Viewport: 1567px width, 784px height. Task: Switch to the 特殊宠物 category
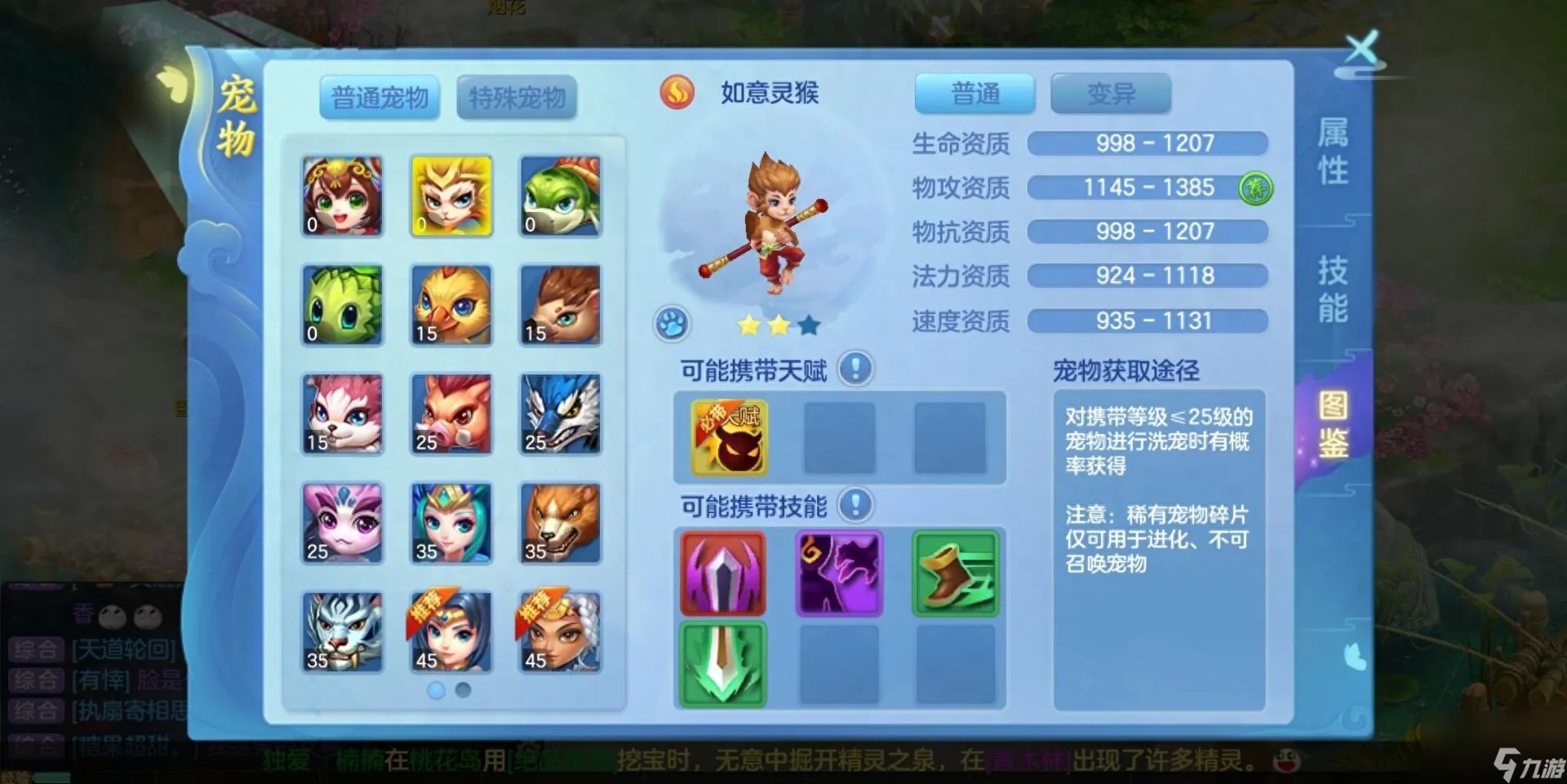click(x=517, y=96)
